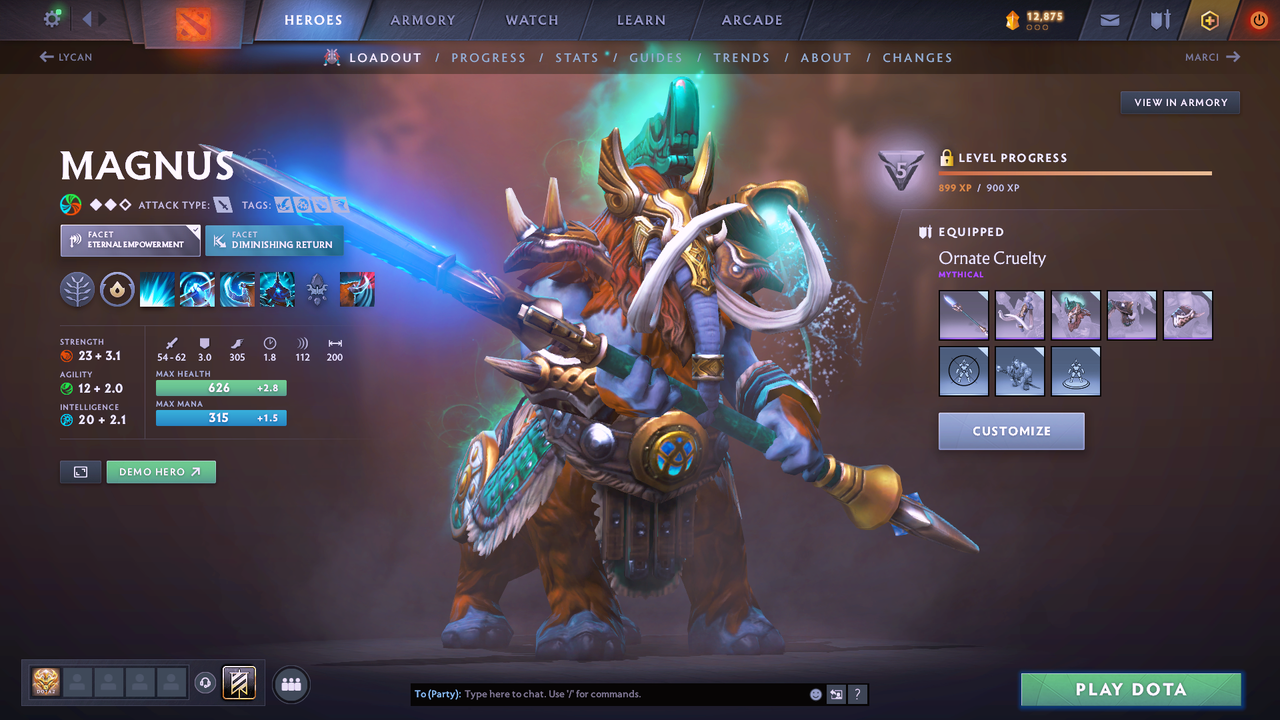Click Magnus's circular innate ability icon
This screenshot has height=720, width=1280.
tap(117, 289)
